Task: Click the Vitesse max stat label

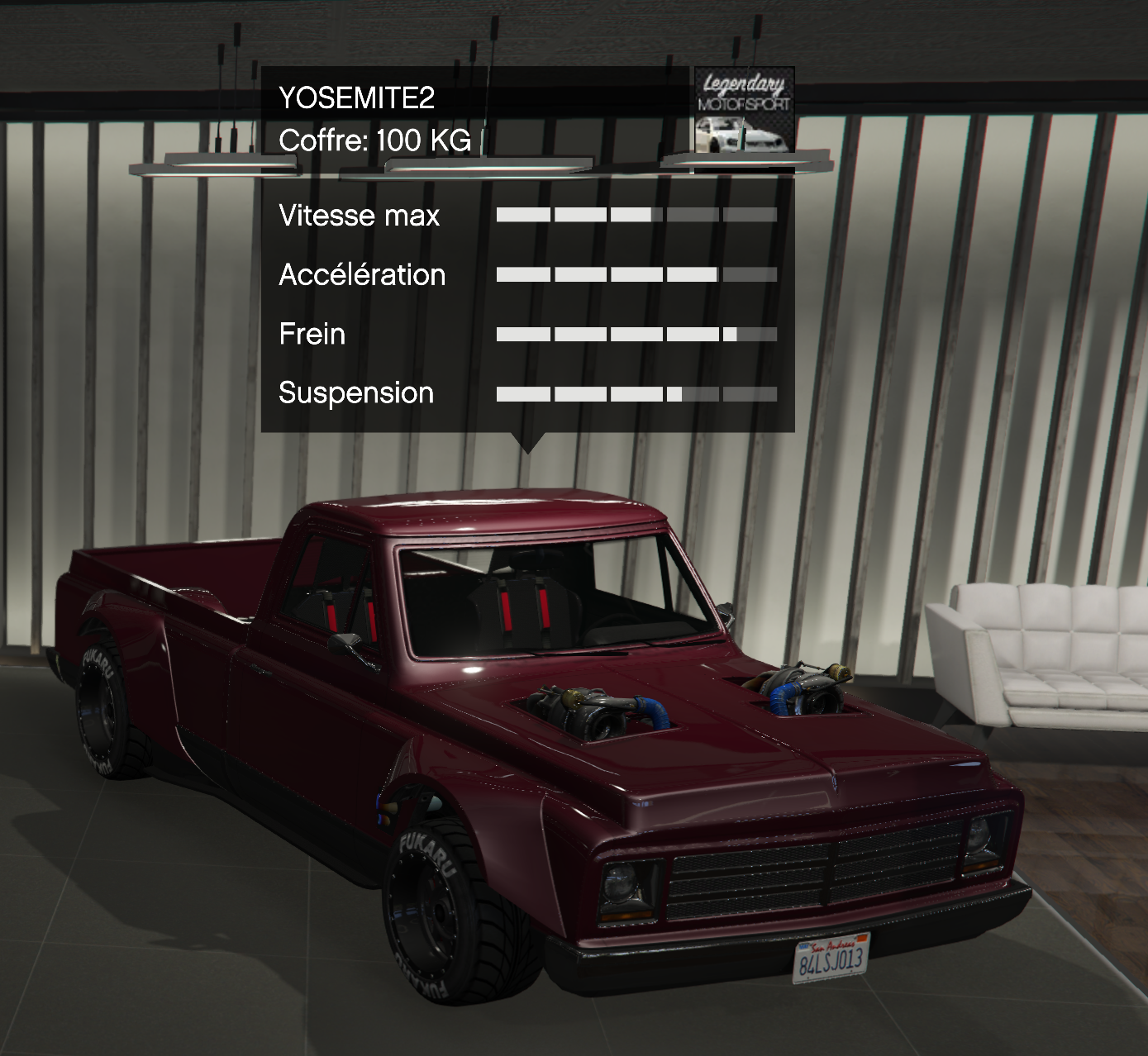Action: point(360,216)
